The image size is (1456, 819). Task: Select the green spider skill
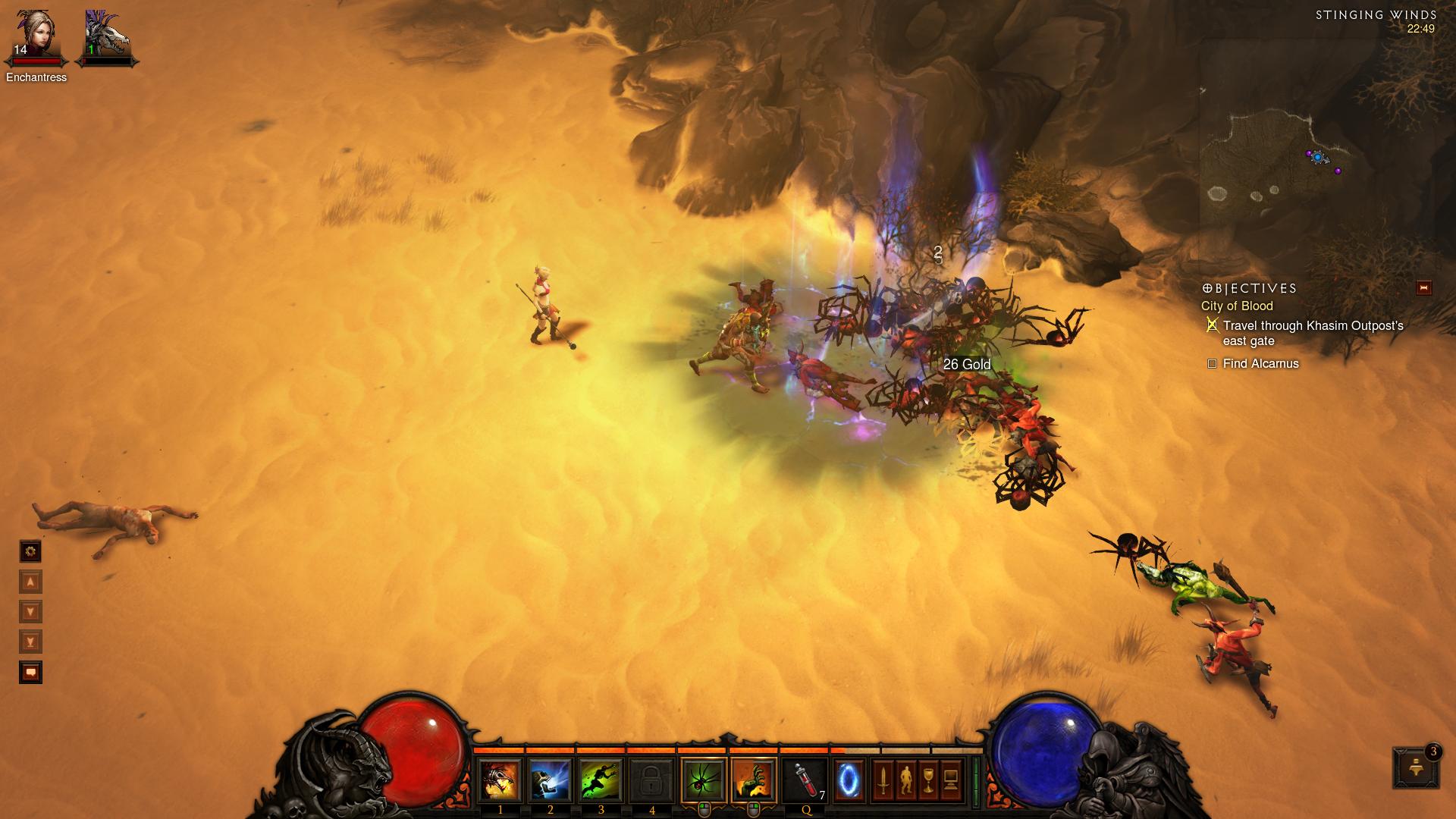(x=704, y=780)
